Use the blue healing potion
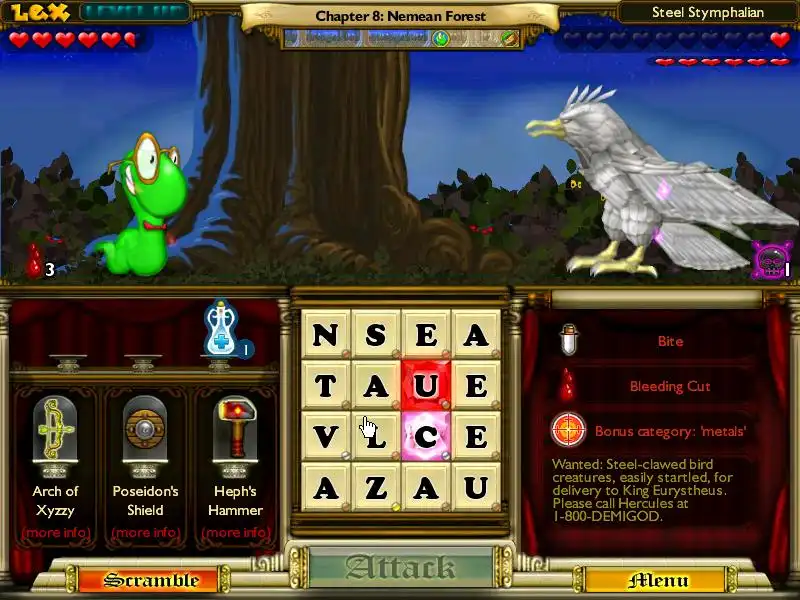 click(x=221, y=327)
